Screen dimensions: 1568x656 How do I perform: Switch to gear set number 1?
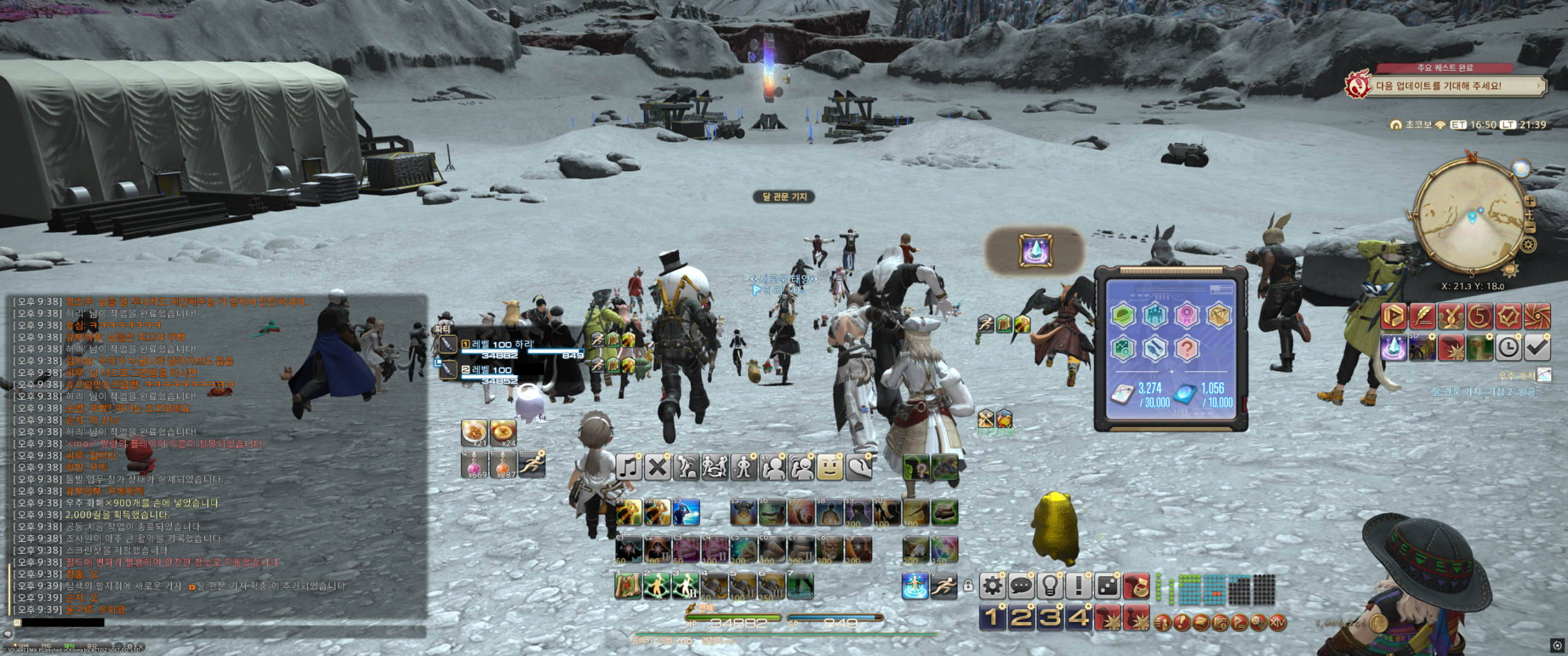click(x=992, y=618)
